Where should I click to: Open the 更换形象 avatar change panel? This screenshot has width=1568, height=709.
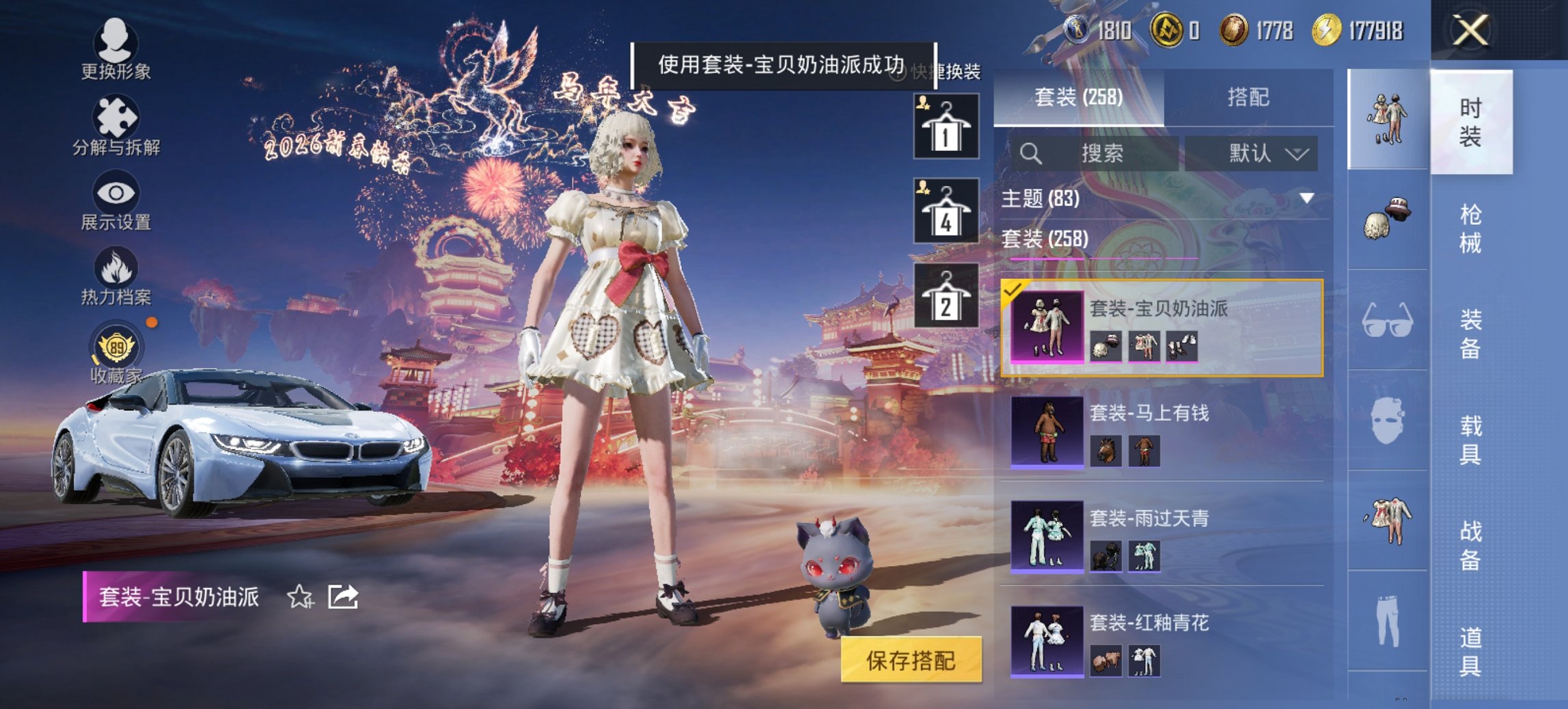(x=116, y=53)
